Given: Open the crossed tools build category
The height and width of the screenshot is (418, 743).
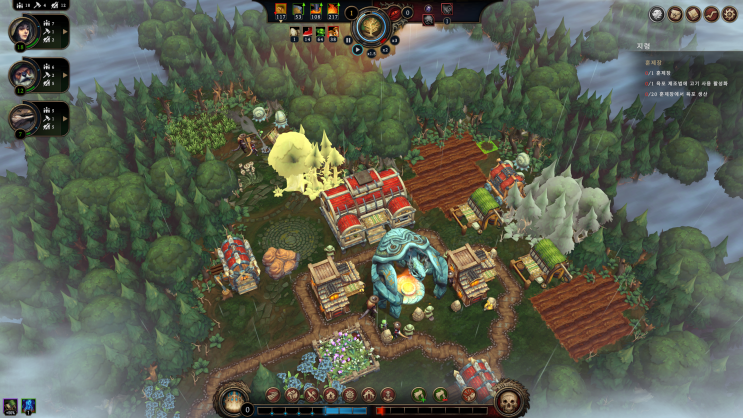Looking at the screenshot, I should (312, 395).
